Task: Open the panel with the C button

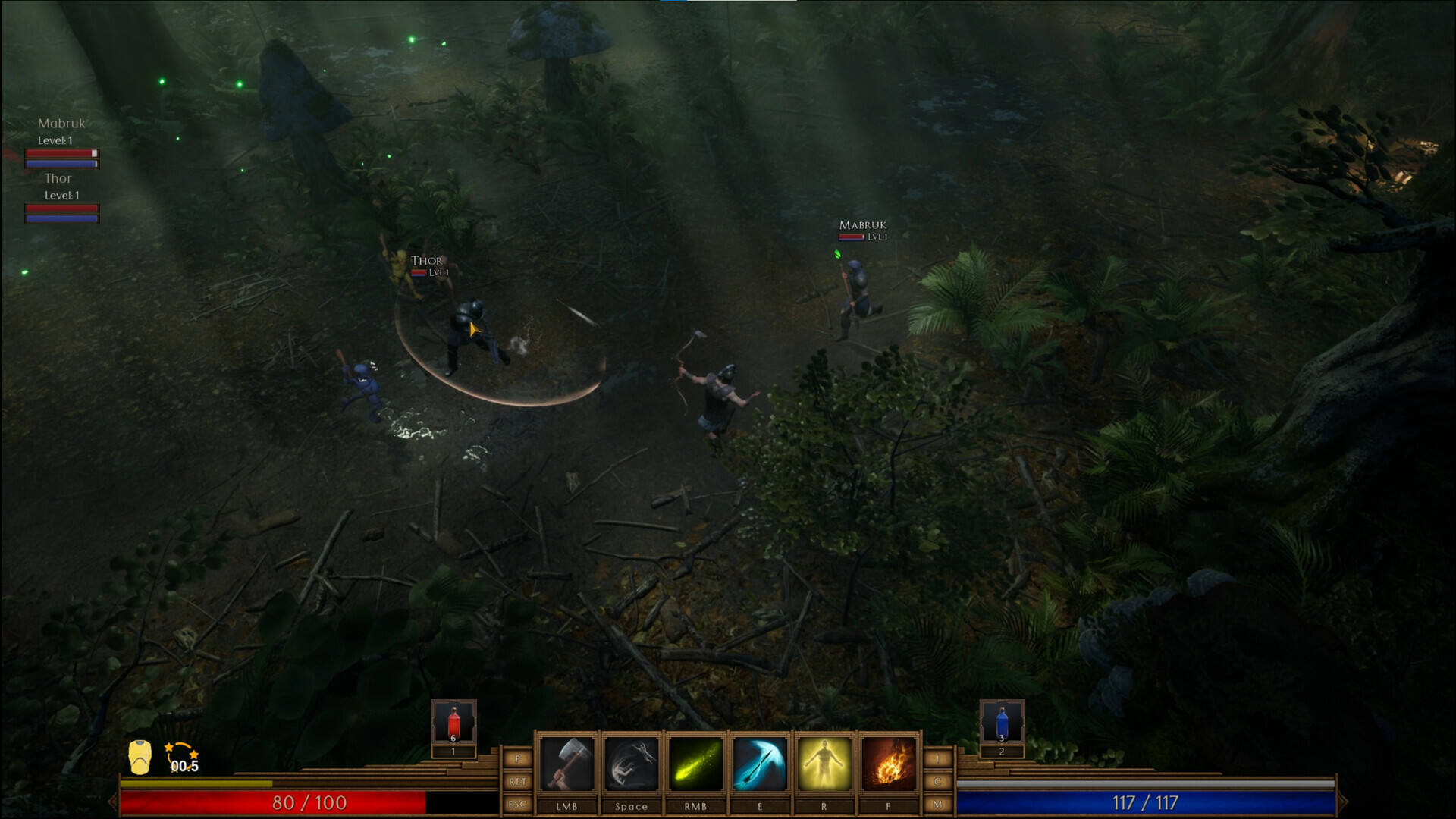Action: [x=938, y=781]
